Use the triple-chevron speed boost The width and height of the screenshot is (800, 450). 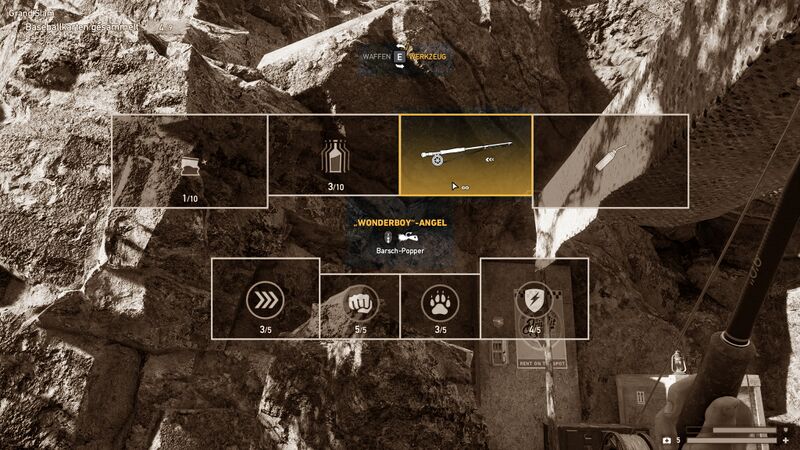[x=265, y=299]
